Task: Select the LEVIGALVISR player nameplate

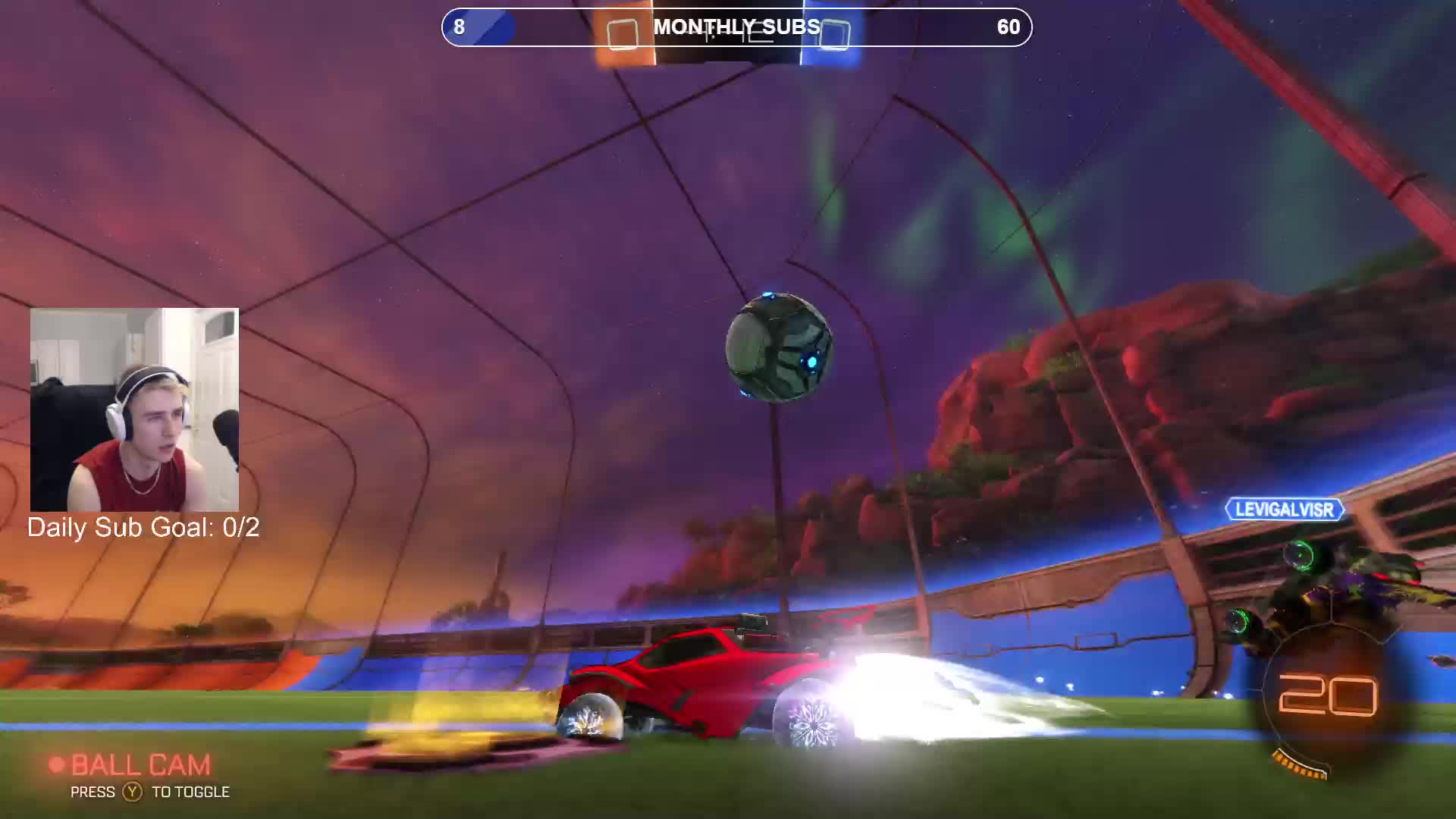Action: point(1284,510)
